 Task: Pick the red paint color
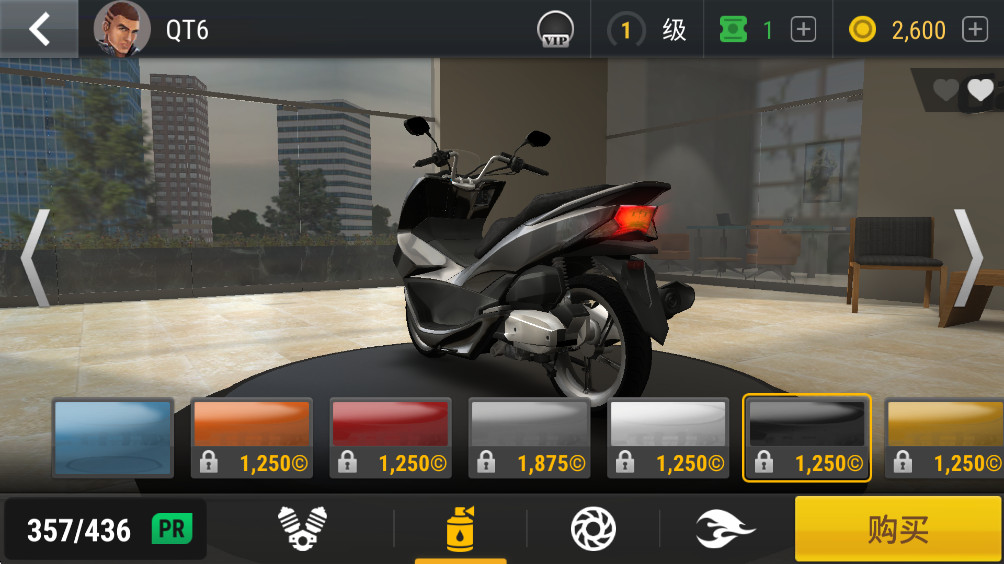pyautogui.click(x=390, y=438)
